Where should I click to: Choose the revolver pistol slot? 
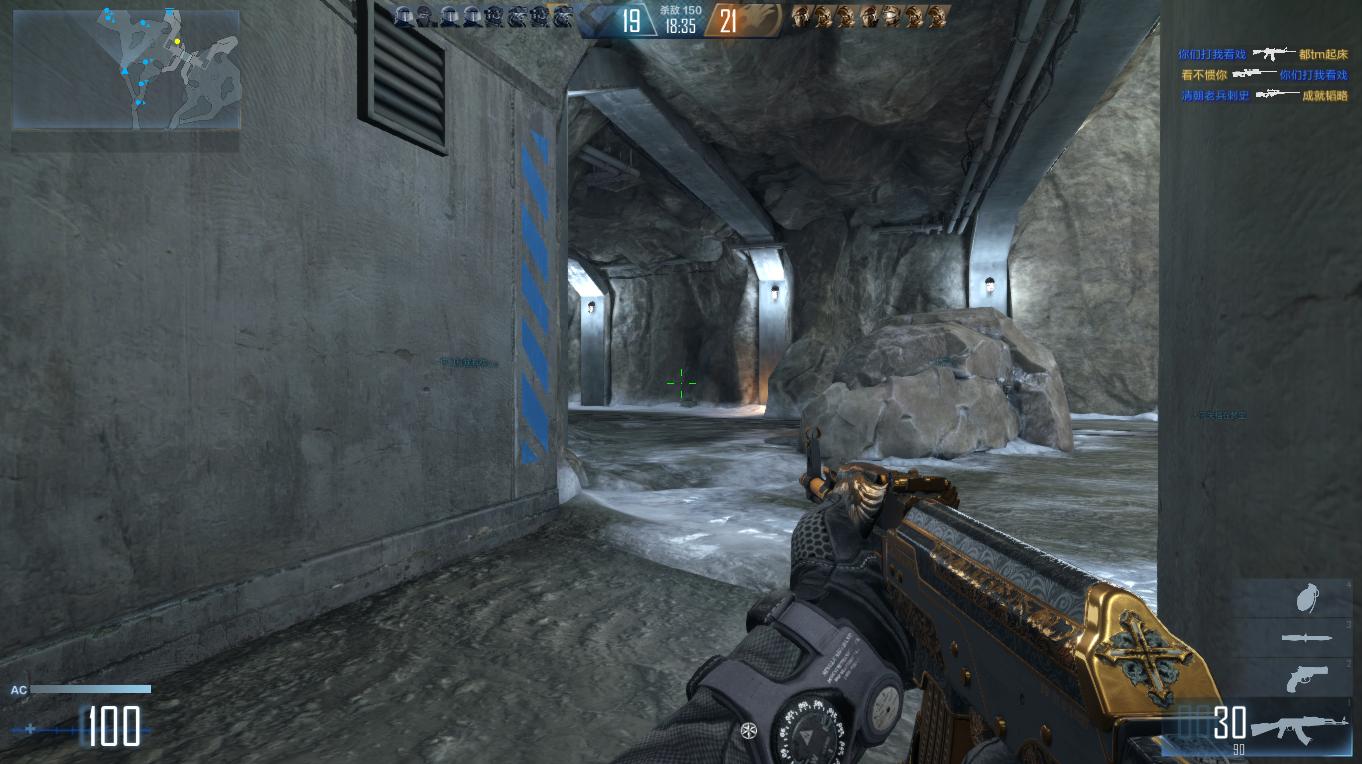coord(1306,678)
